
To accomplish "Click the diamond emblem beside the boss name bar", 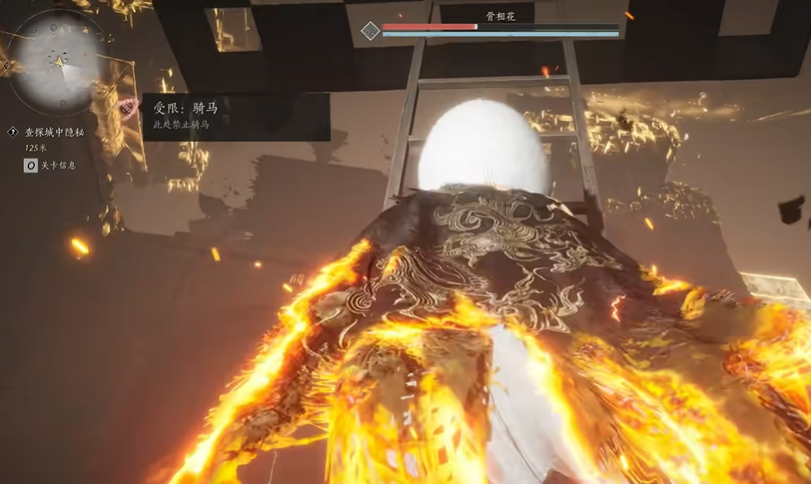I will tap(370, 31).
